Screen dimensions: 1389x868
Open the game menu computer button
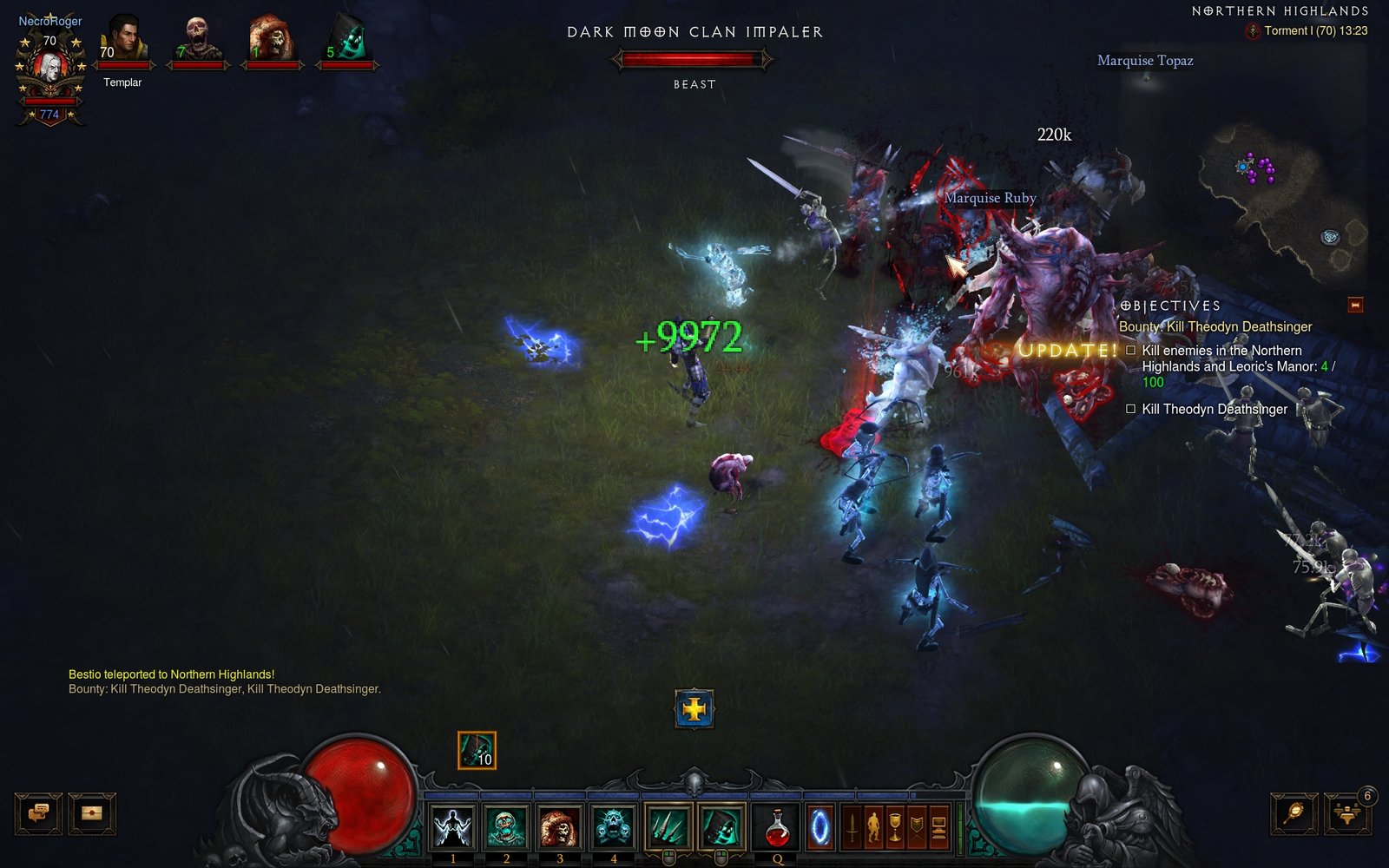pos(938,827)
